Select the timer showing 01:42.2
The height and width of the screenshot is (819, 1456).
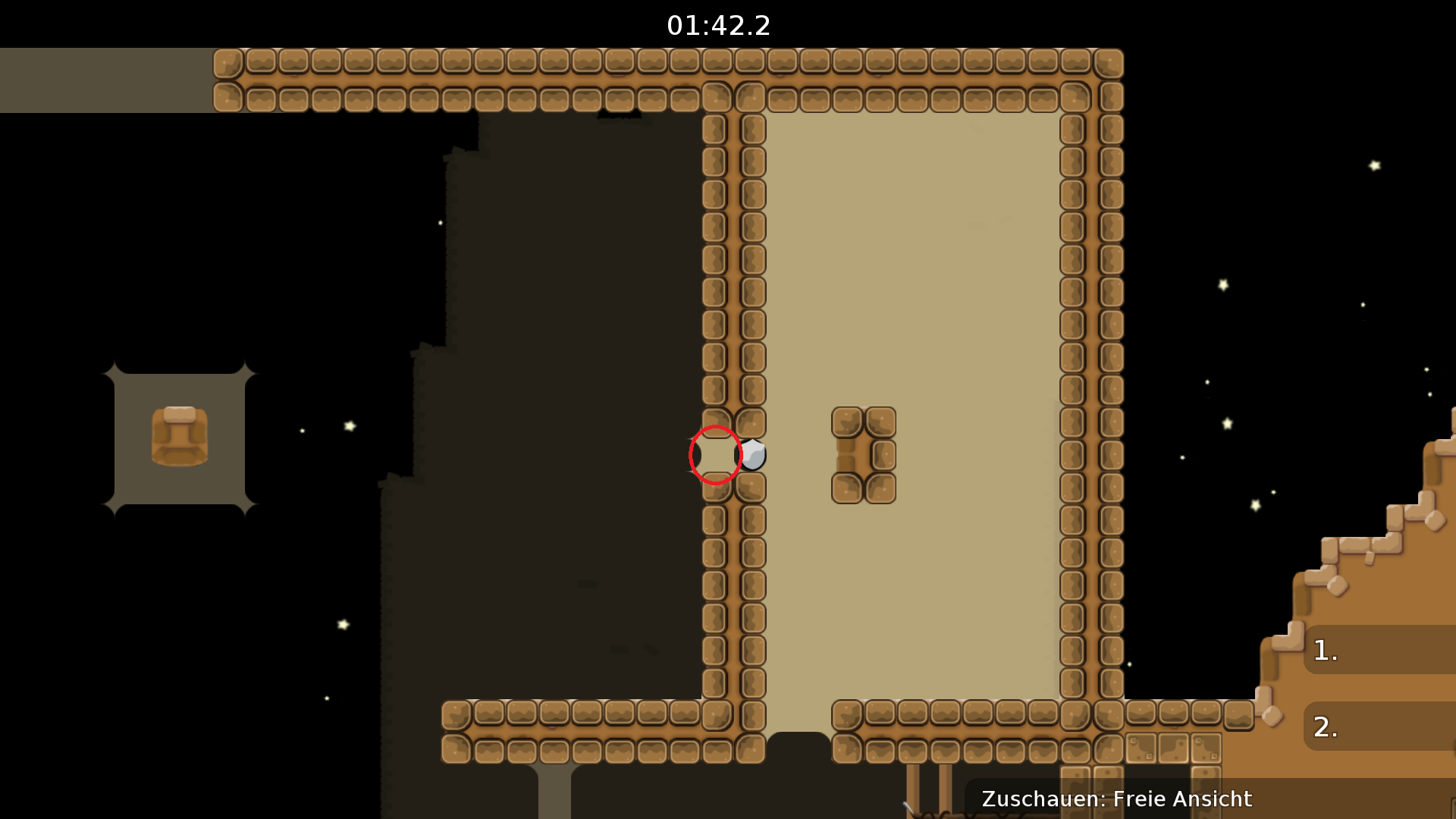(x=719, y=25)
